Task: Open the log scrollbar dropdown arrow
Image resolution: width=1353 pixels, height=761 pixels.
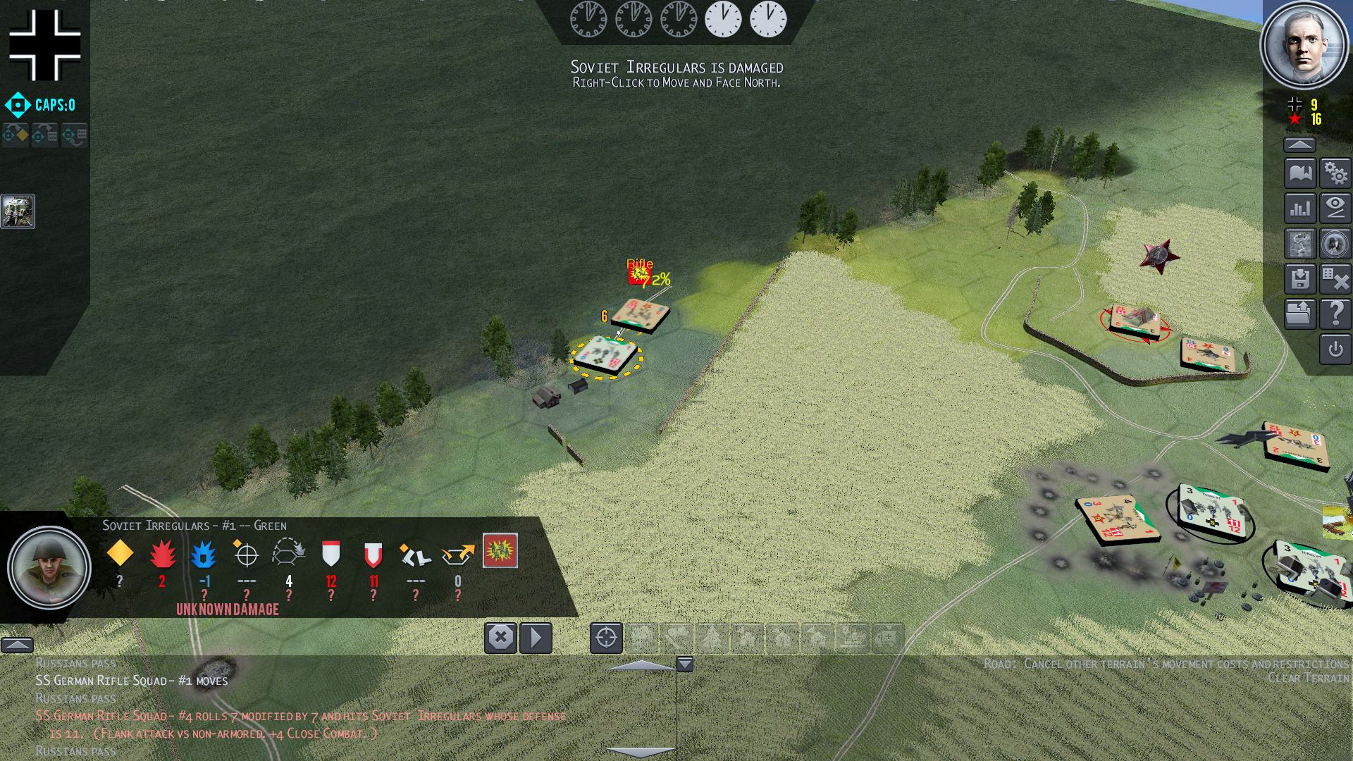Action: [685, 663]
